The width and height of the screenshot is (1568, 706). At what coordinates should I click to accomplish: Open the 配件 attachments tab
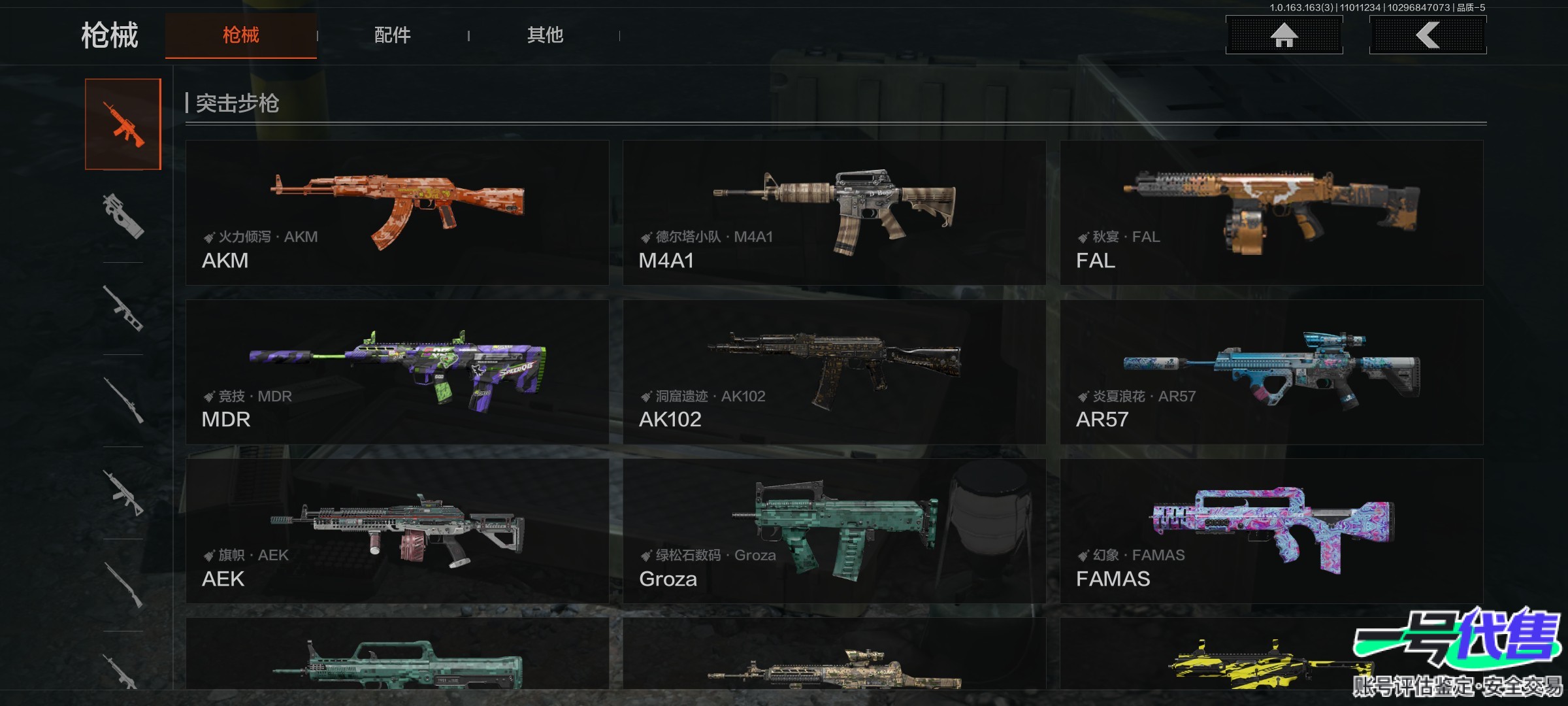(392, 35)
